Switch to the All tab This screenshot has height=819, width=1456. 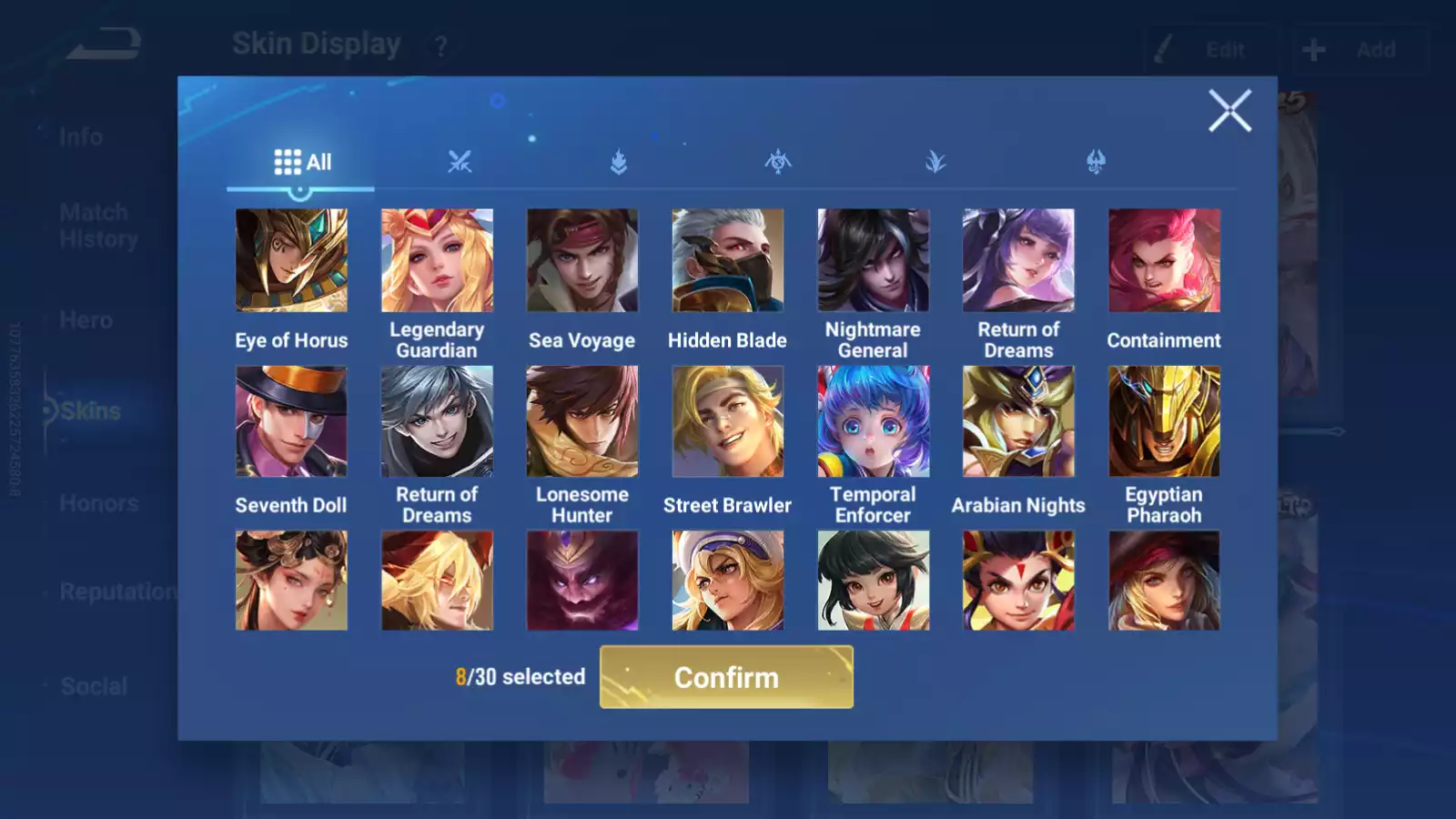coord(300,162)
